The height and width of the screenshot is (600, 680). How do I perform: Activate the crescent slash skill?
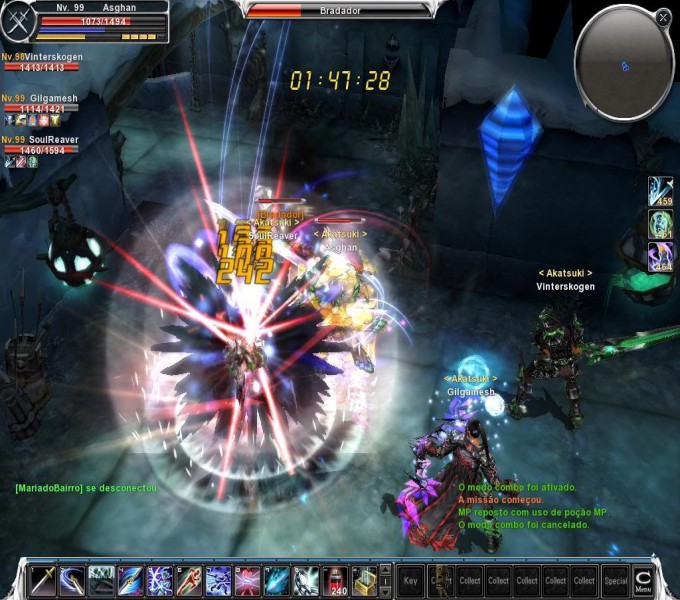72,580
